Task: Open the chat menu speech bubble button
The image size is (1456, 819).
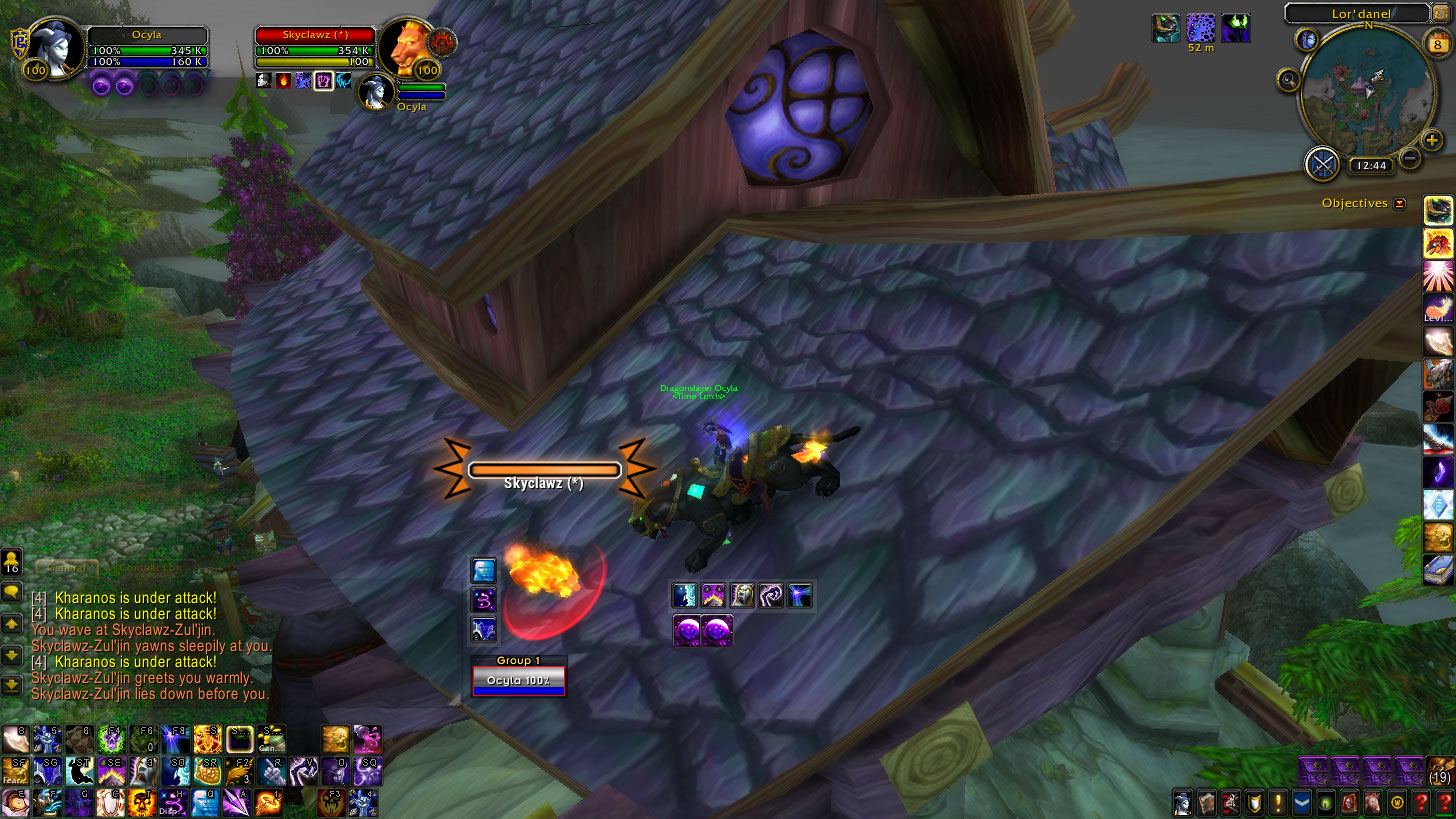Action: pos(12,592)
